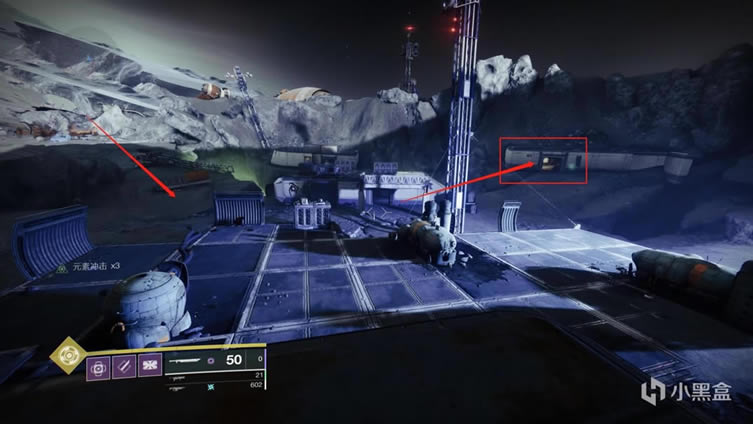Activate the winged class ability icon
The width and height of the screenshot is (753, 424).
[150, 366]
